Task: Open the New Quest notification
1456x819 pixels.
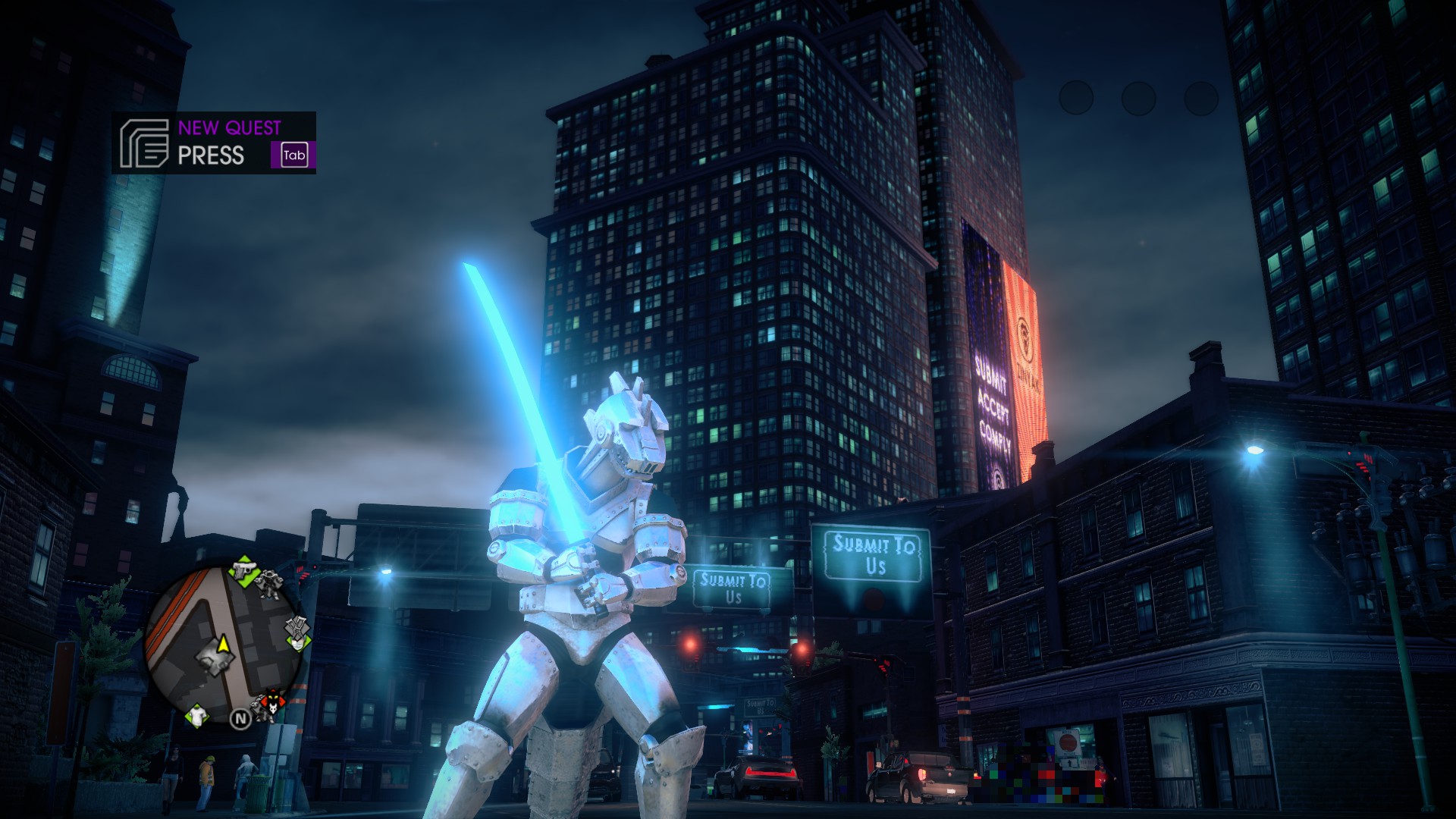Action: coord(214,143)
